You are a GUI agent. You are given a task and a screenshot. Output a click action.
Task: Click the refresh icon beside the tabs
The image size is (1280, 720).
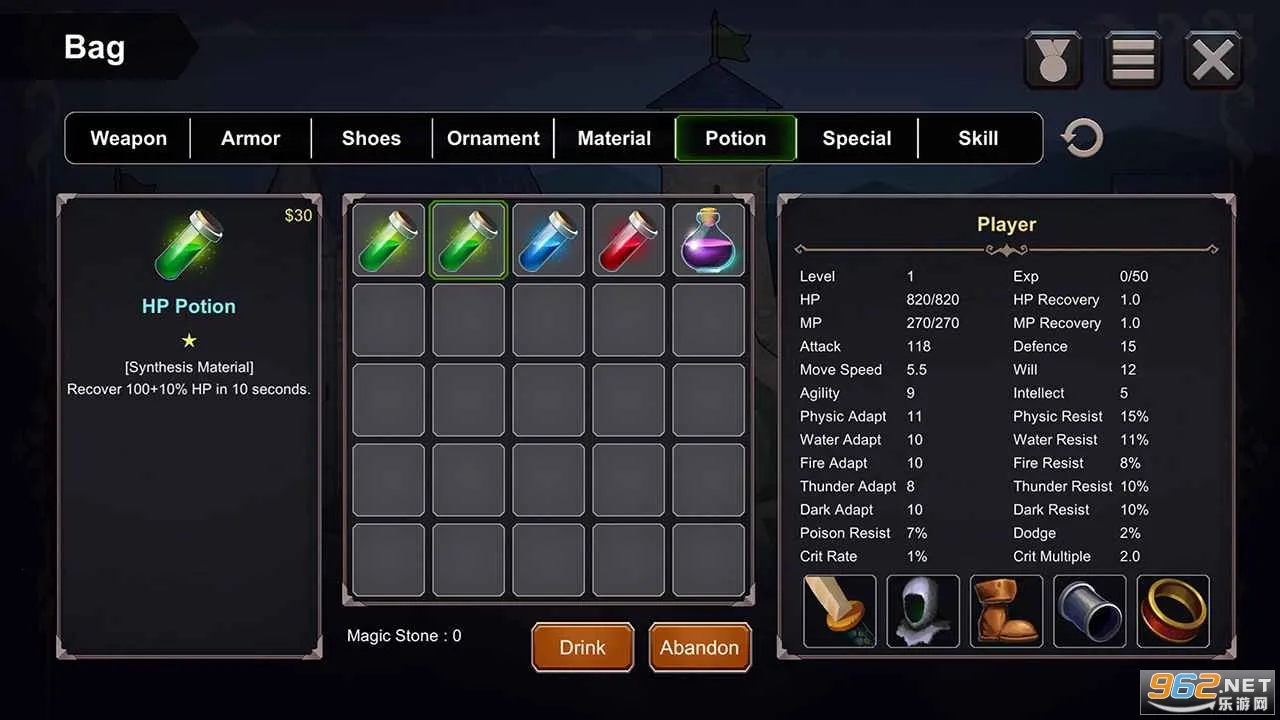pos(1081,137)
